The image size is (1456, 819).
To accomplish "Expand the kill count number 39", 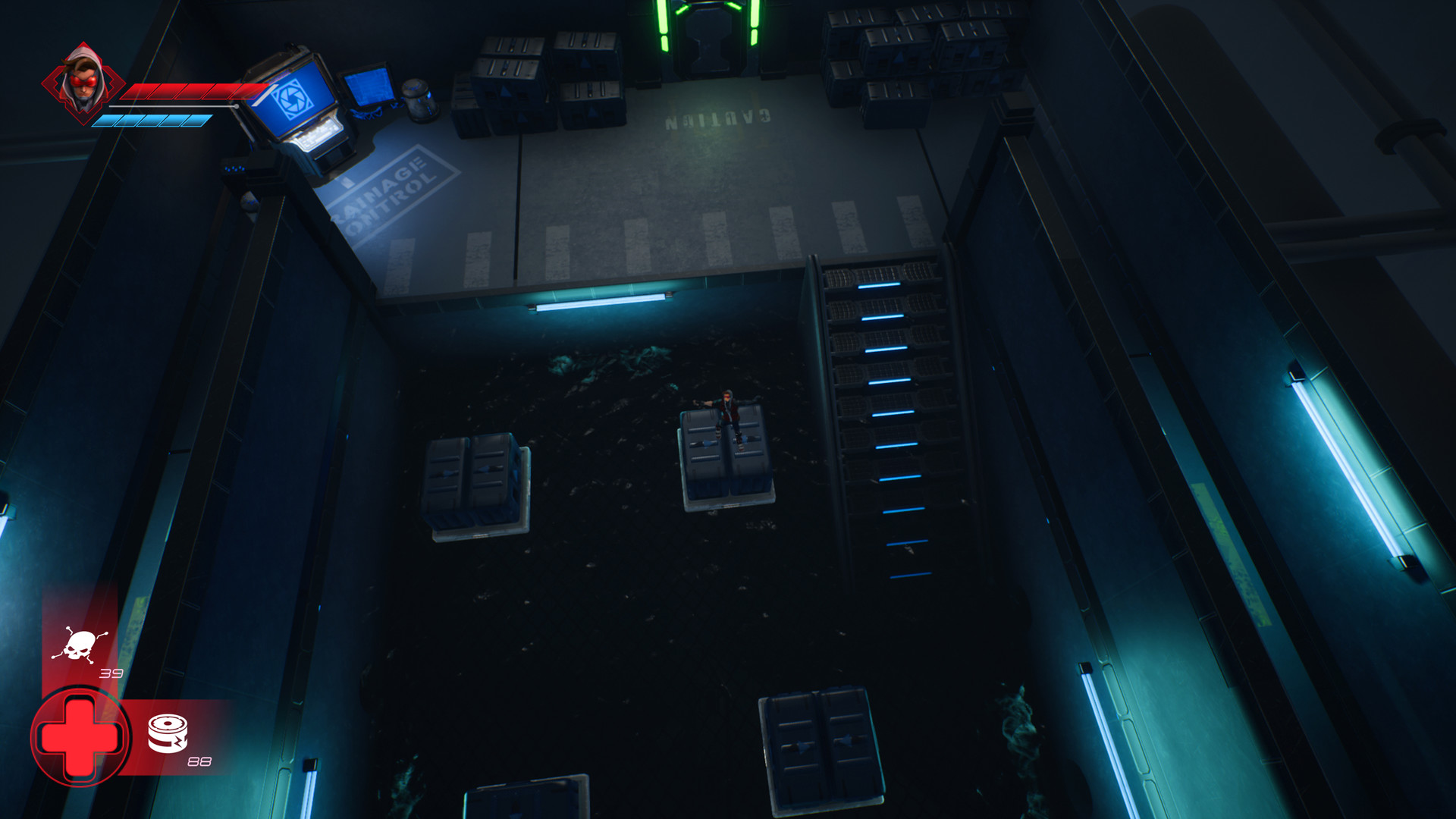I will pos(111,672).
